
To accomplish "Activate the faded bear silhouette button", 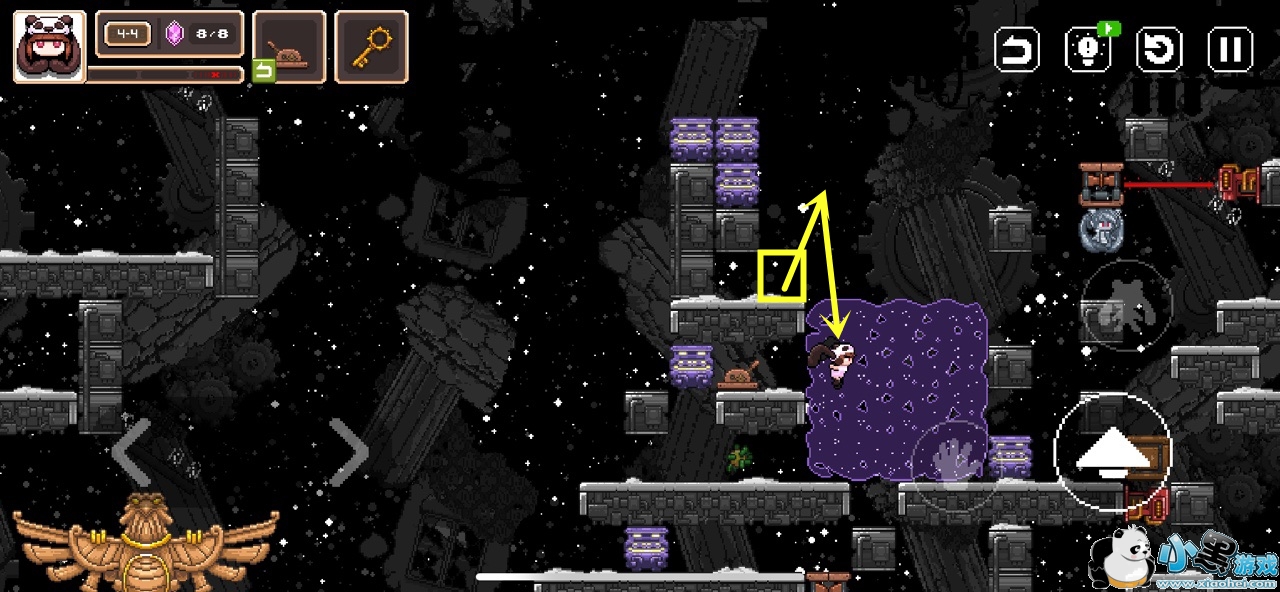I will pos(1126,305).
